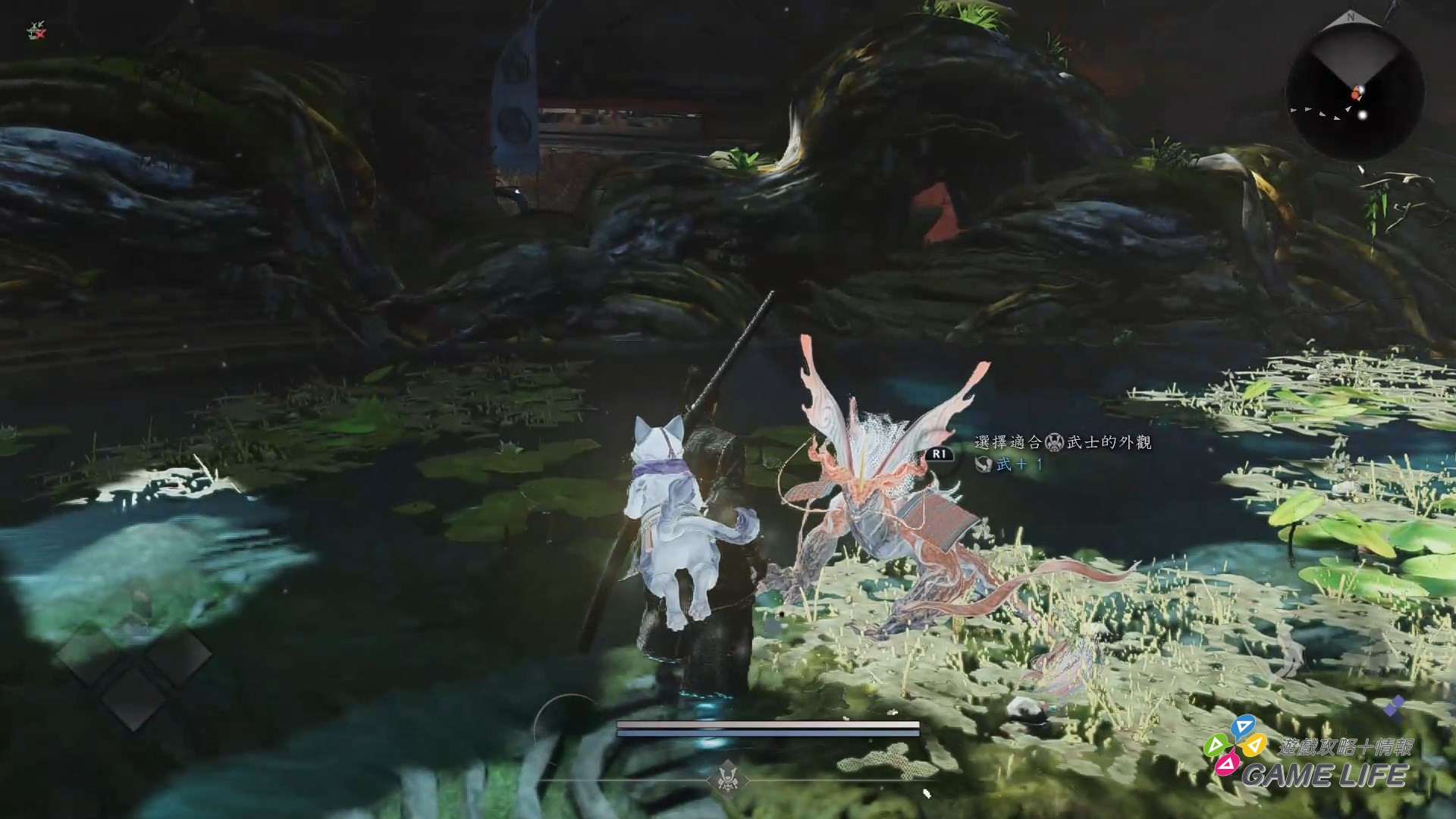
Task: Click the N compass marker on the minimap
Action: click(1352, 17)
